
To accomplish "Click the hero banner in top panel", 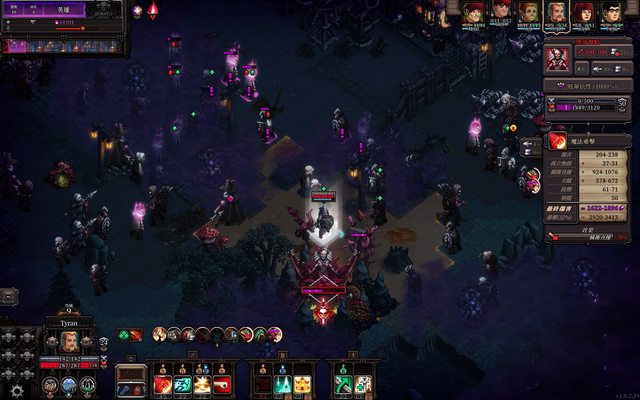I will (x=62, y=9).
